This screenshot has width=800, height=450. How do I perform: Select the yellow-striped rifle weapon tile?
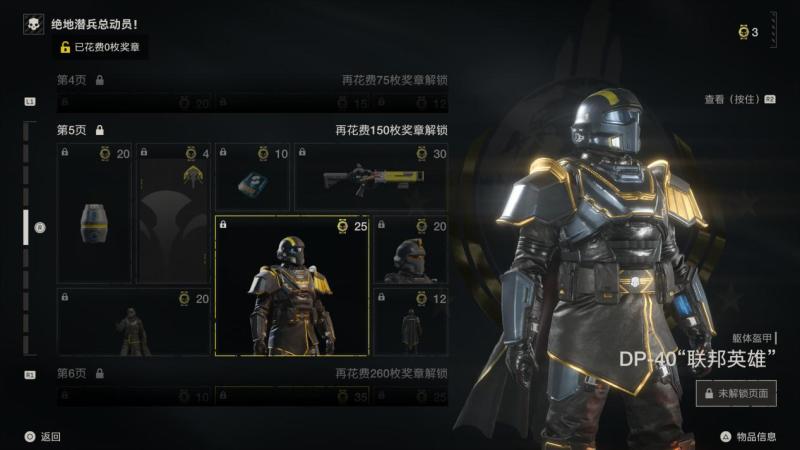pyautogui.click(x=371, y=178)
